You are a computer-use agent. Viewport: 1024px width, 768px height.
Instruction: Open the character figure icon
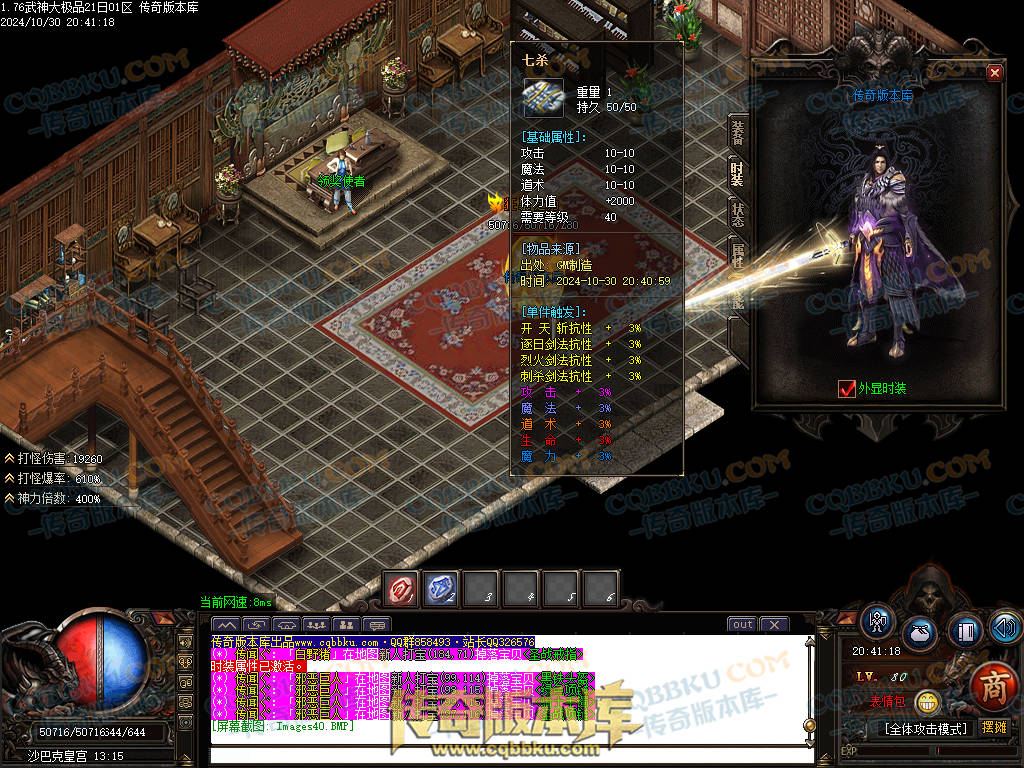[878, 621]
